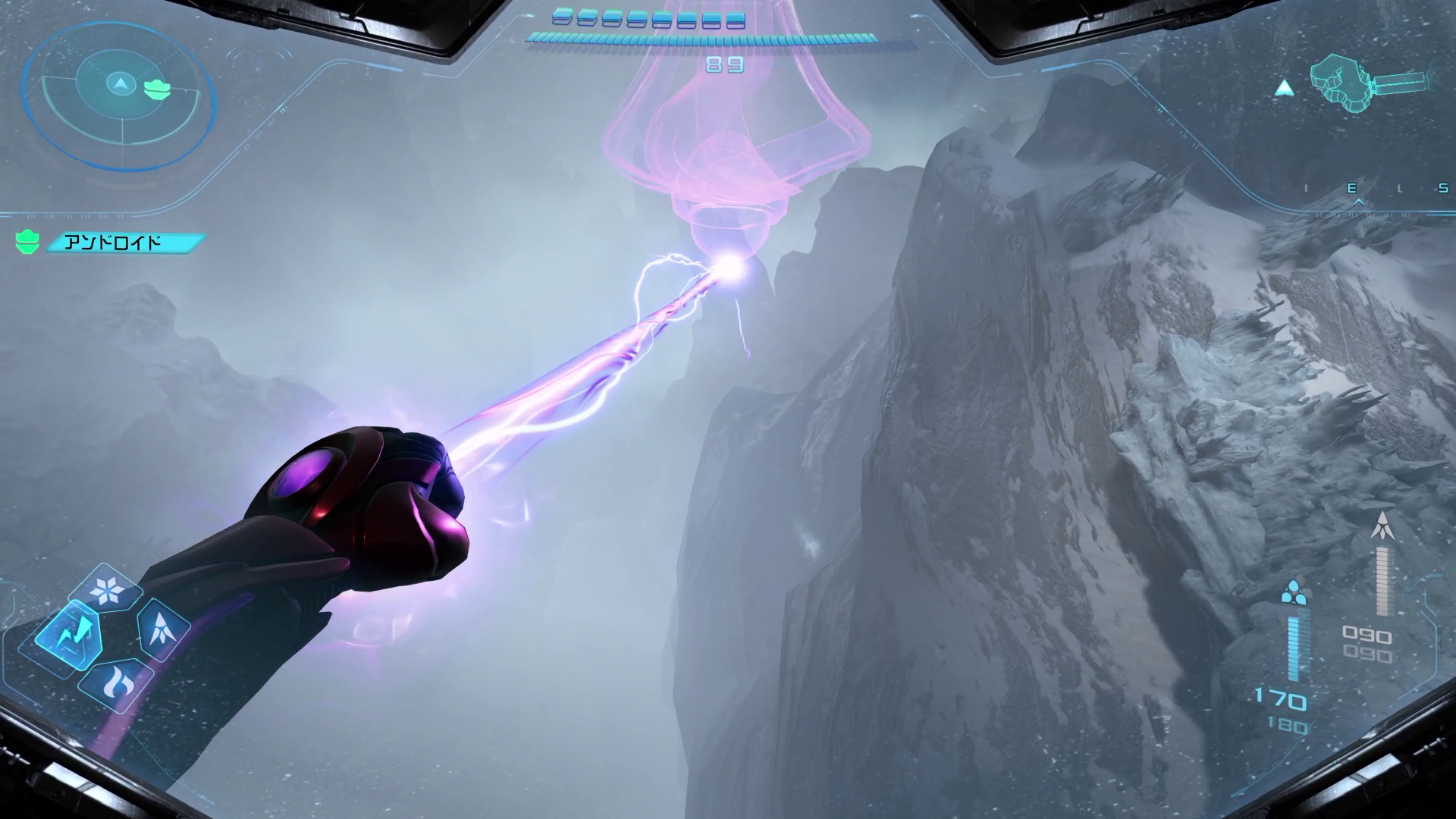Image resolution: width=1456 pixels, height=819 pixels.
Task: Open the wireframe 3D room map
Action: 1373,83
